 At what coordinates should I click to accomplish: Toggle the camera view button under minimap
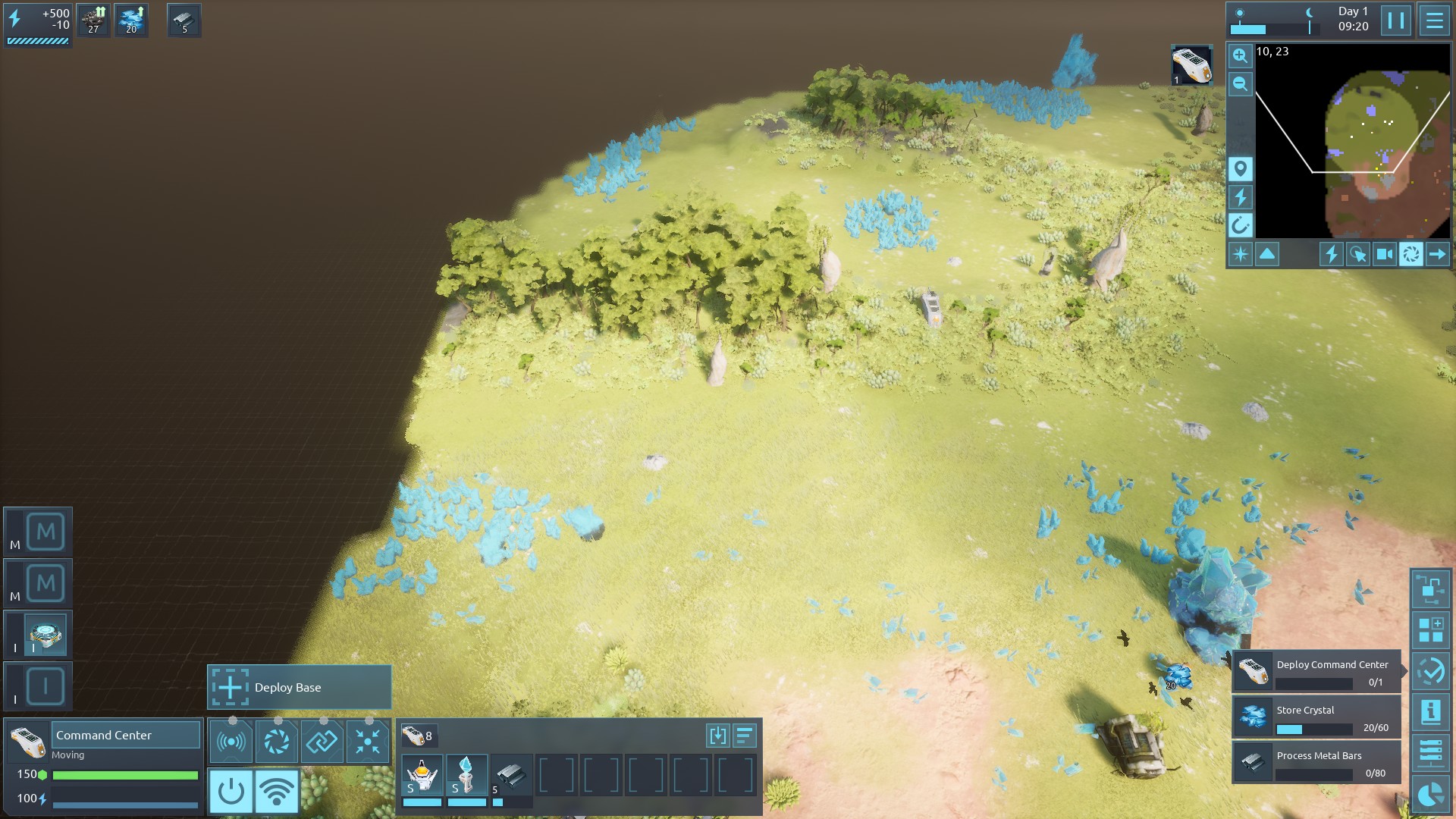[1384, 254]
